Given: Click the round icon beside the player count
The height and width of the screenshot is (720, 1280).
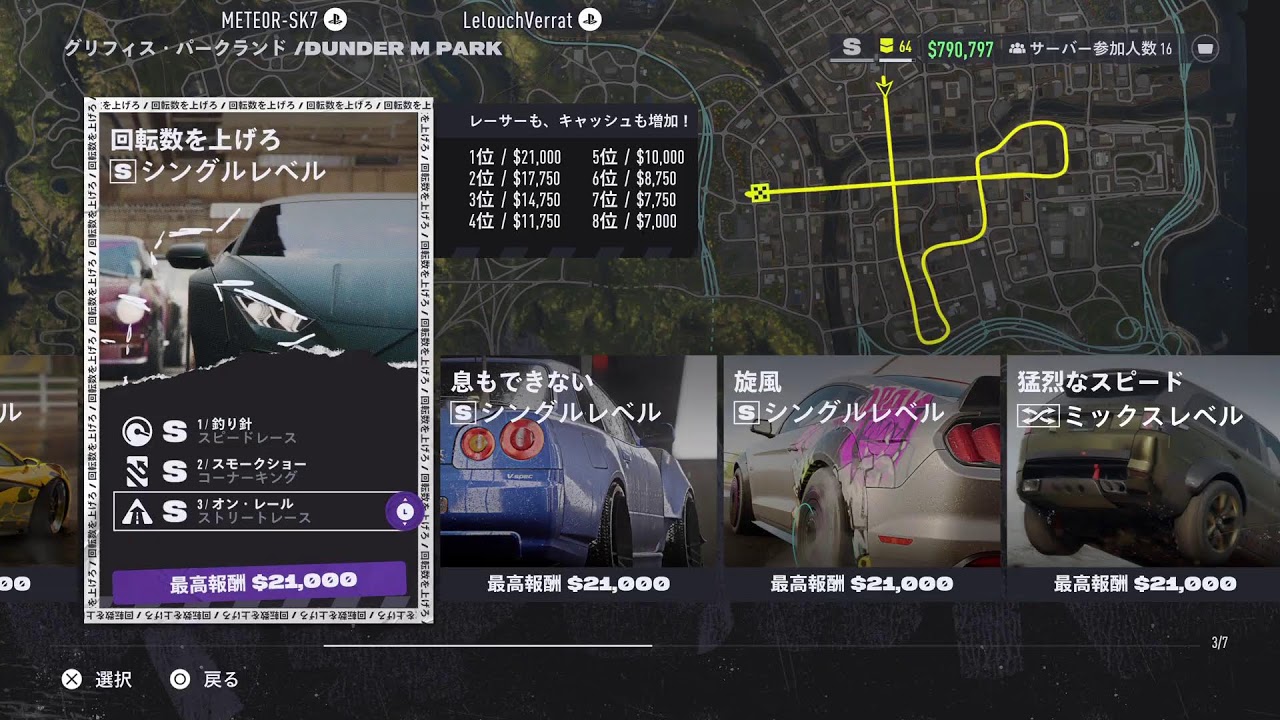Looking at the screenshot, I should [1206, 48].
